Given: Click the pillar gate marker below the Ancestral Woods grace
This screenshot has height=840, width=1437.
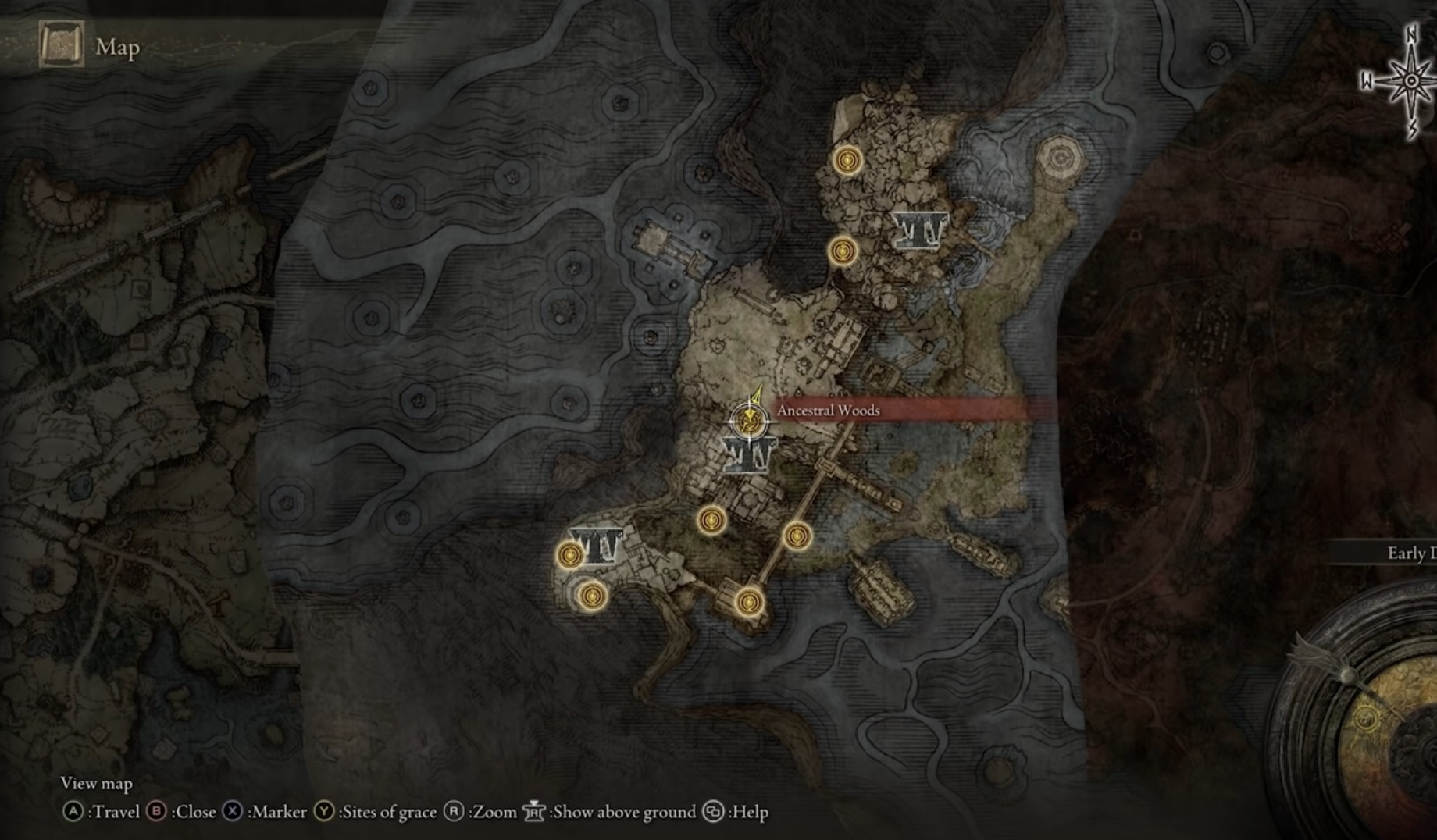Looking at the screenshot, I should click(748, 454).
